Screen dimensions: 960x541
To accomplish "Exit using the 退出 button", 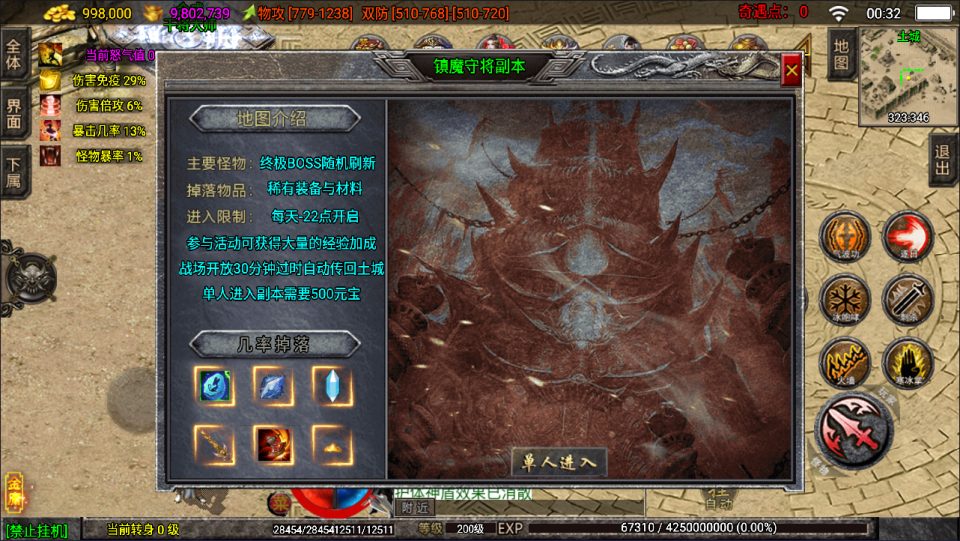I will point(942,160).
